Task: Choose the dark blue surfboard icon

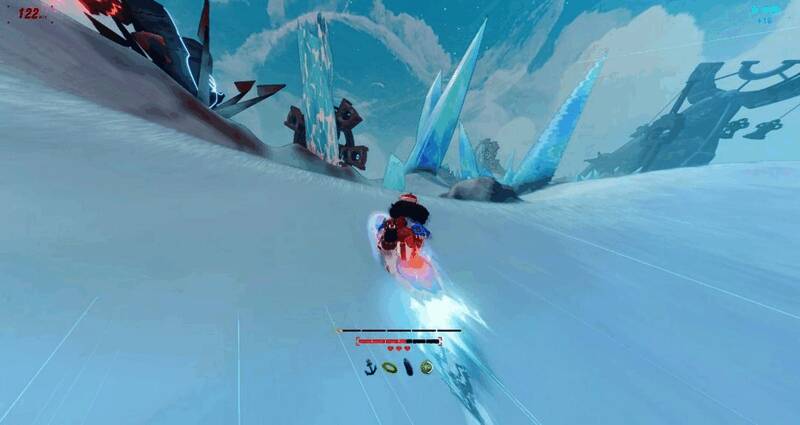Action: click(408, 367)
